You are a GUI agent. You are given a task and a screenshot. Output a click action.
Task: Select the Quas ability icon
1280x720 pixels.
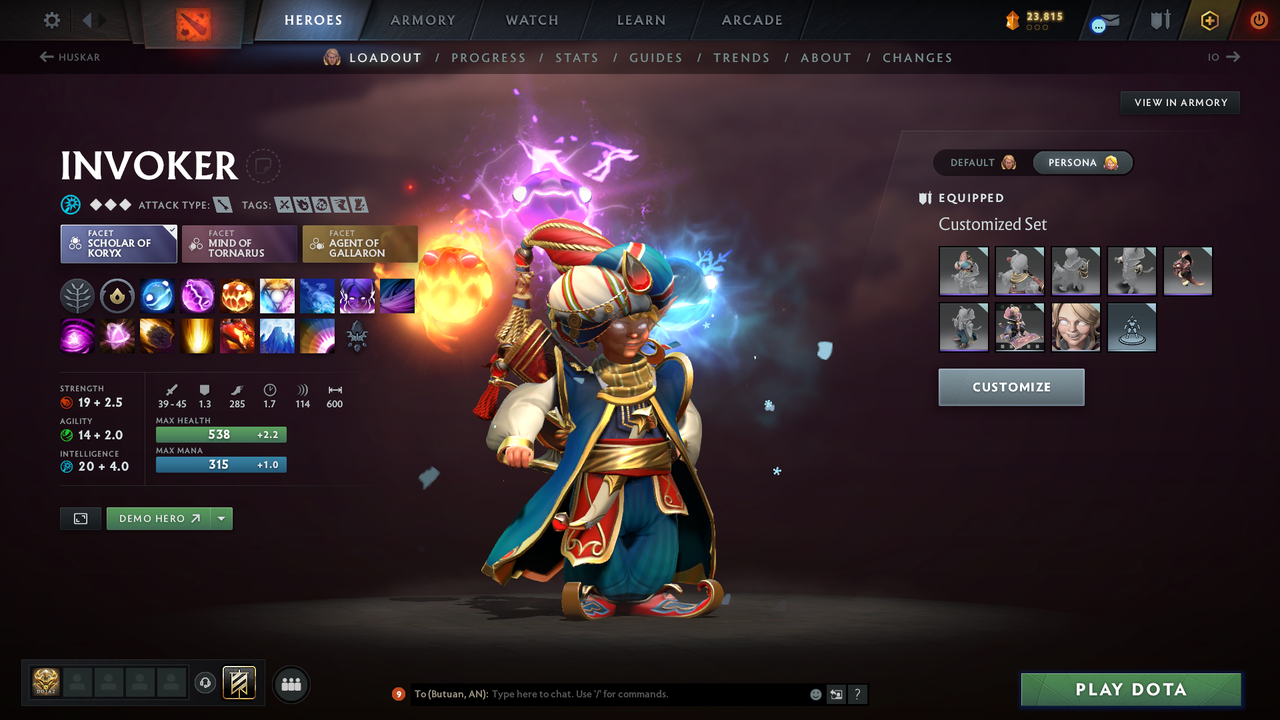[157, 295]
